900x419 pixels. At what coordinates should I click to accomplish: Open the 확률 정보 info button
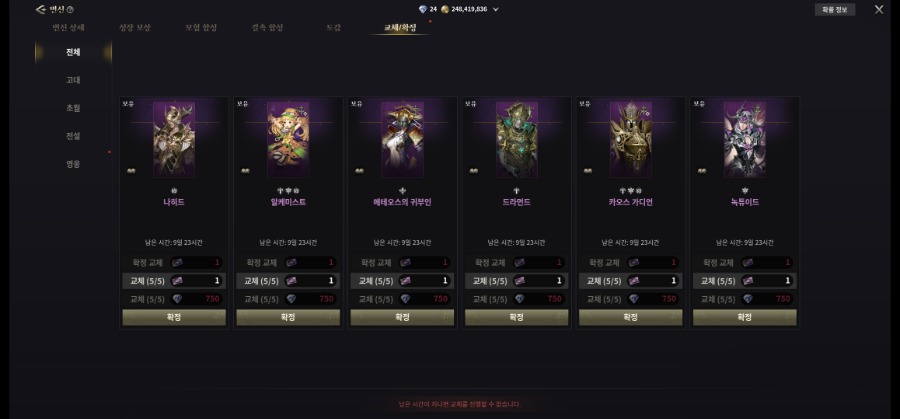(834, 9)
